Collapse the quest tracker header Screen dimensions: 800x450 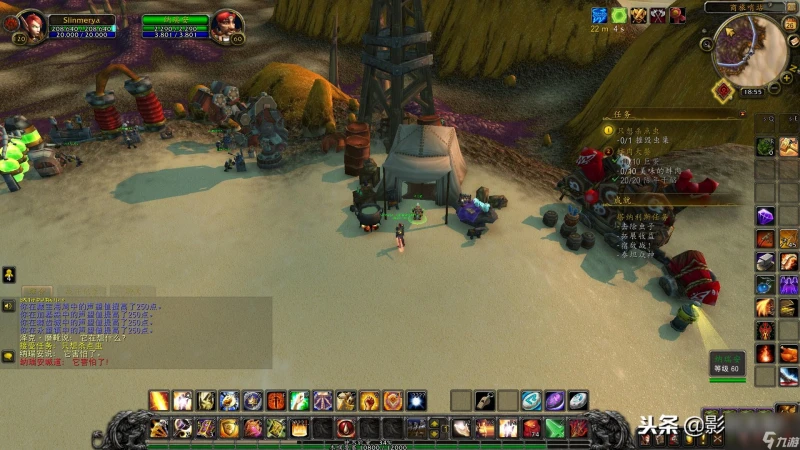coord(742,115)
